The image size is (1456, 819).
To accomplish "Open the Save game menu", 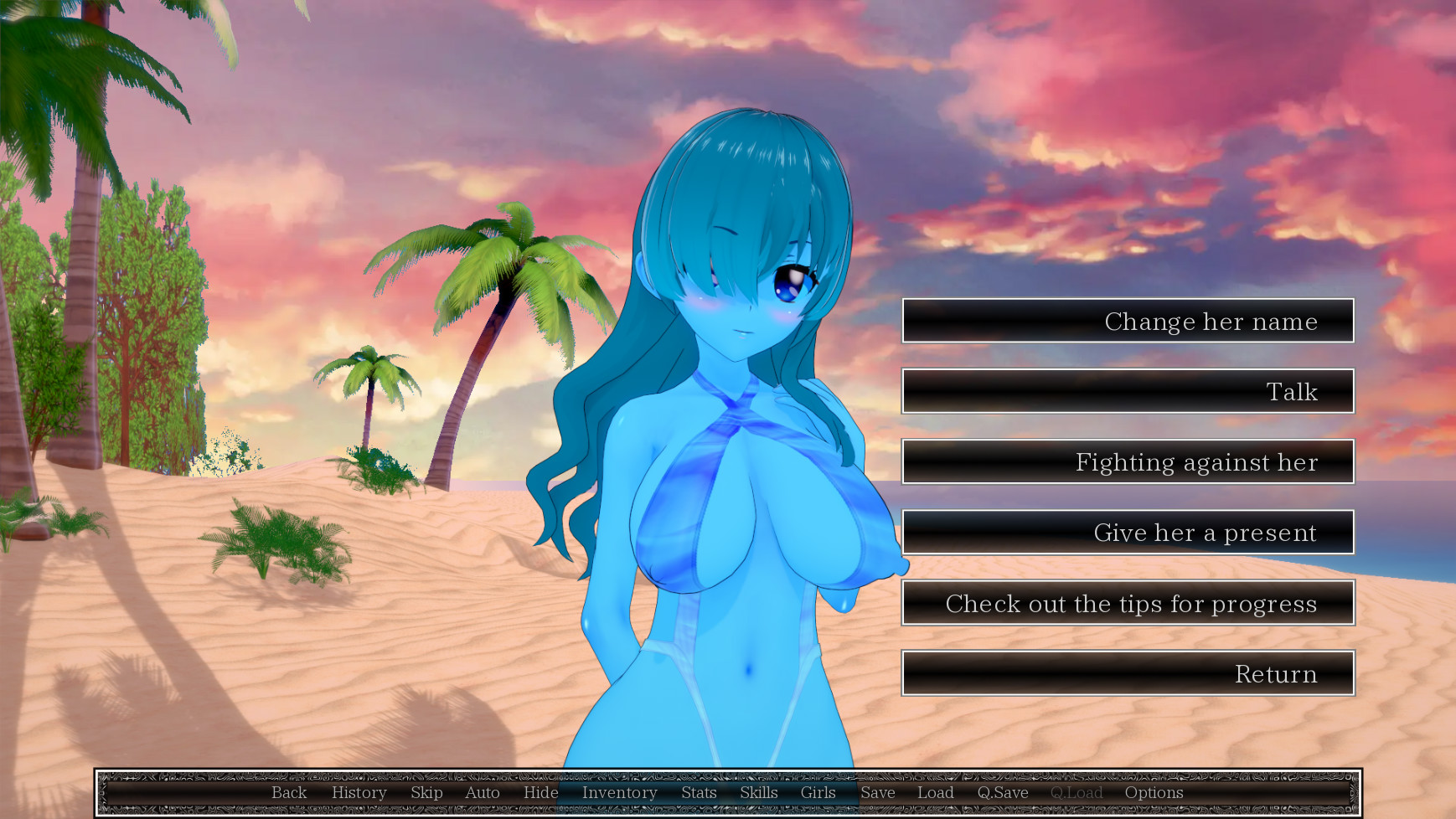I will 878,793.
